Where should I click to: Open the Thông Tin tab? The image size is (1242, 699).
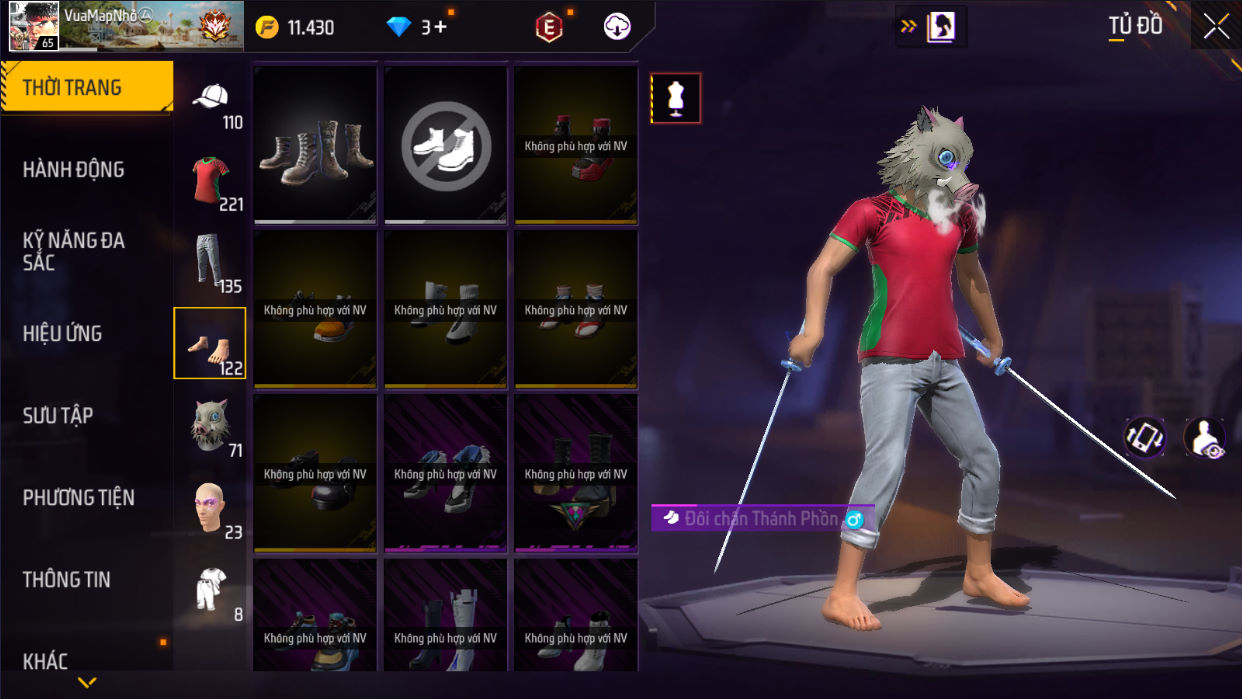[67, 580]
